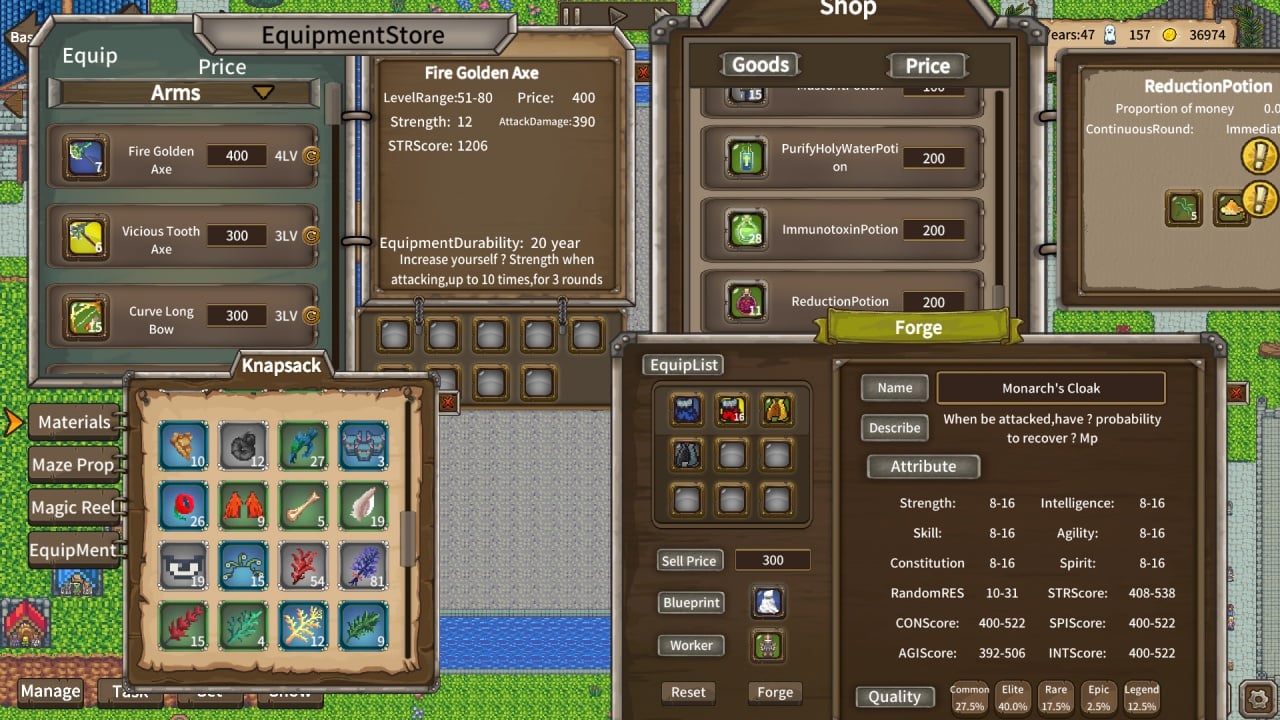Select the Worker button
This screenshot has height=720, width=1280.
pyautogui.click(x=691, y=645)
